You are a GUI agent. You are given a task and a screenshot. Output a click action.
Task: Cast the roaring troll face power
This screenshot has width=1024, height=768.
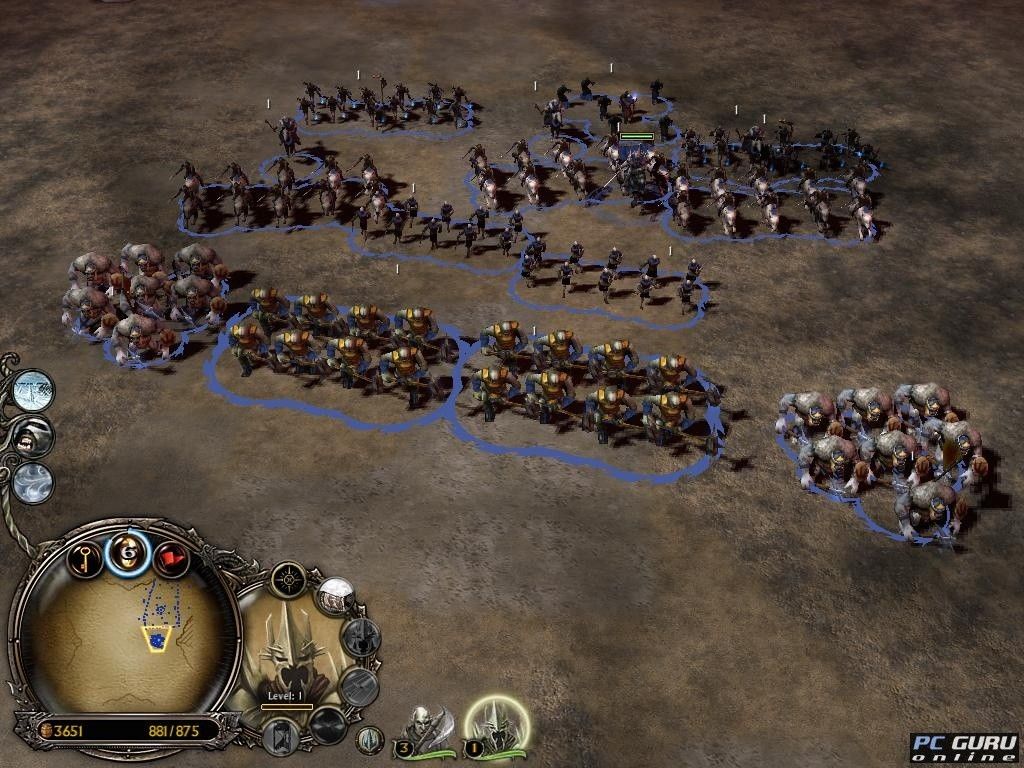coord(34,436)
